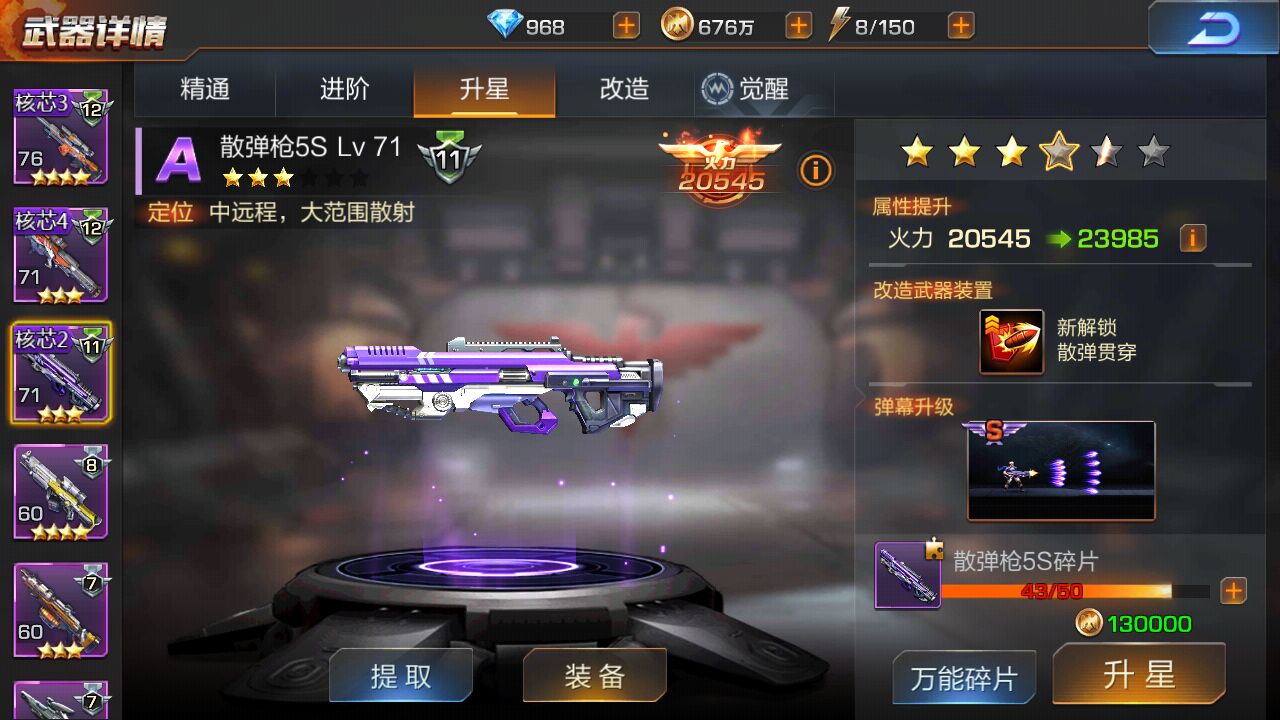The image size is (1280, 720).
Task: Select the 核芯4 weapon in sidebar
Action: point(60,255)
